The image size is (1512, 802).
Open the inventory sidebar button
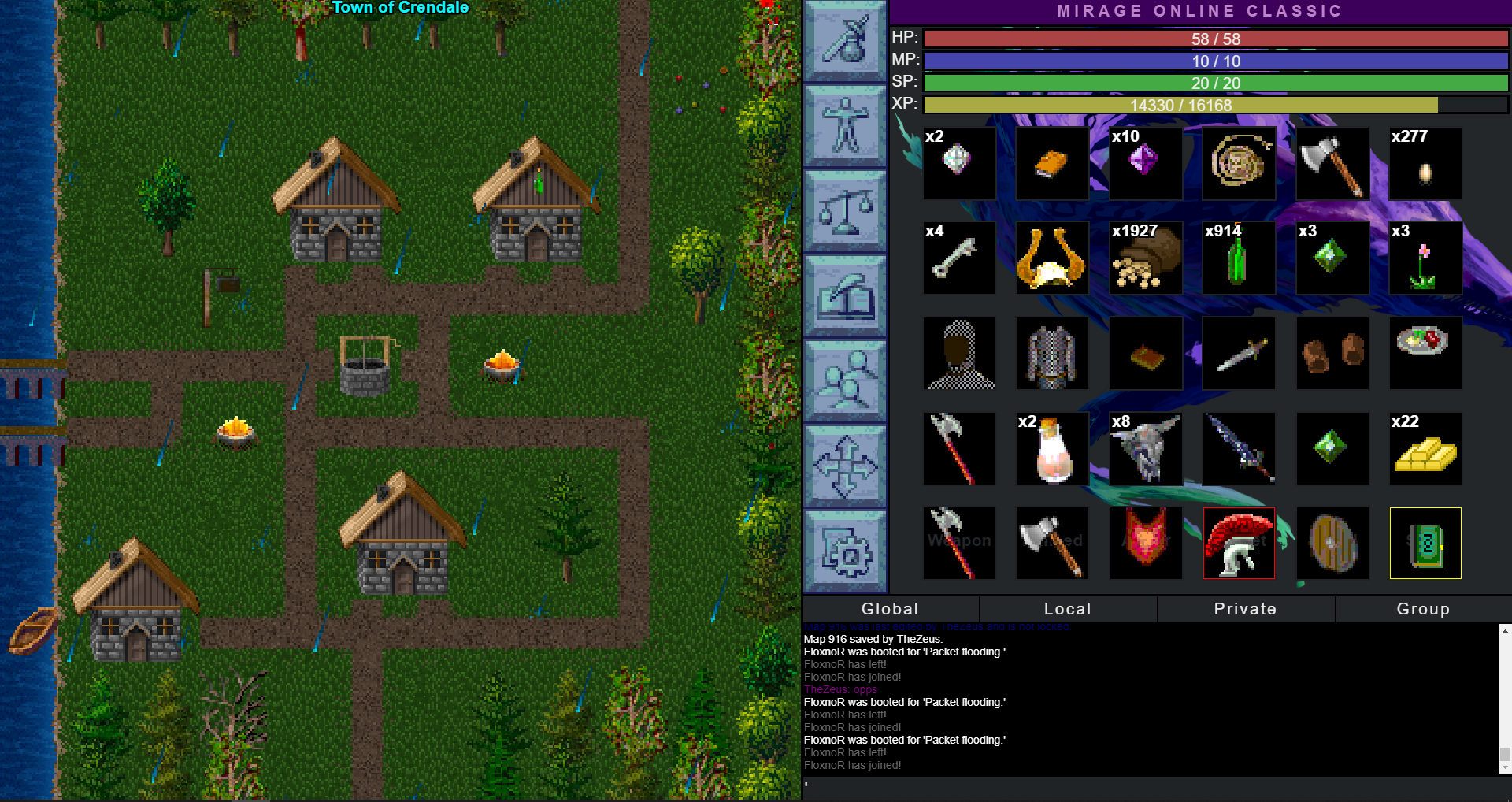coord(845,41)
